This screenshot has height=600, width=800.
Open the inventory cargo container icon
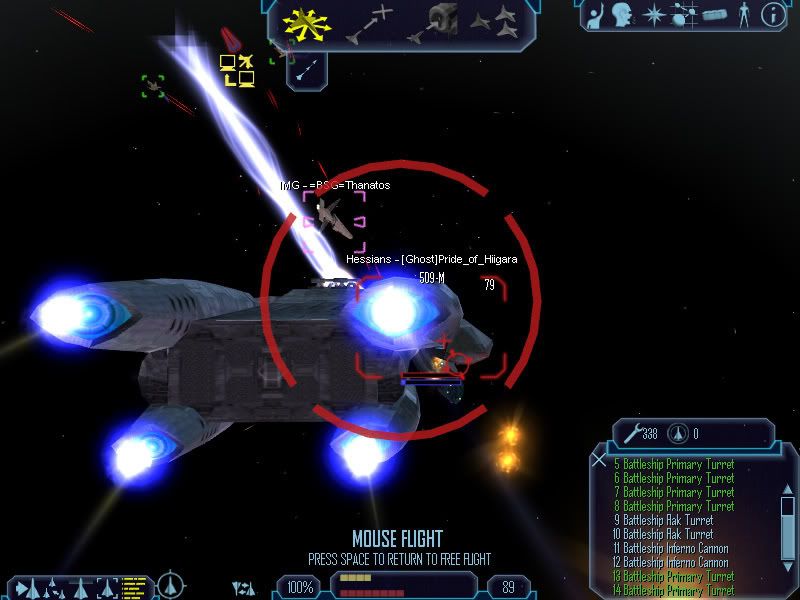coord(713,14)
